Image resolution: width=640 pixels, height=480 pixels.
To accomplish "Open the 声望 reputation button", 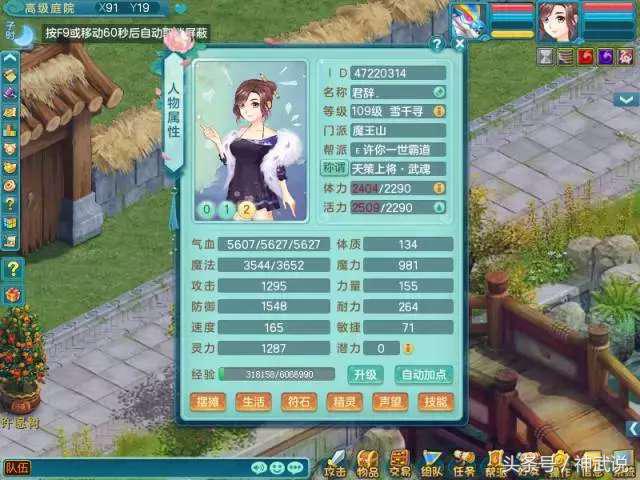I will point(390,402).
